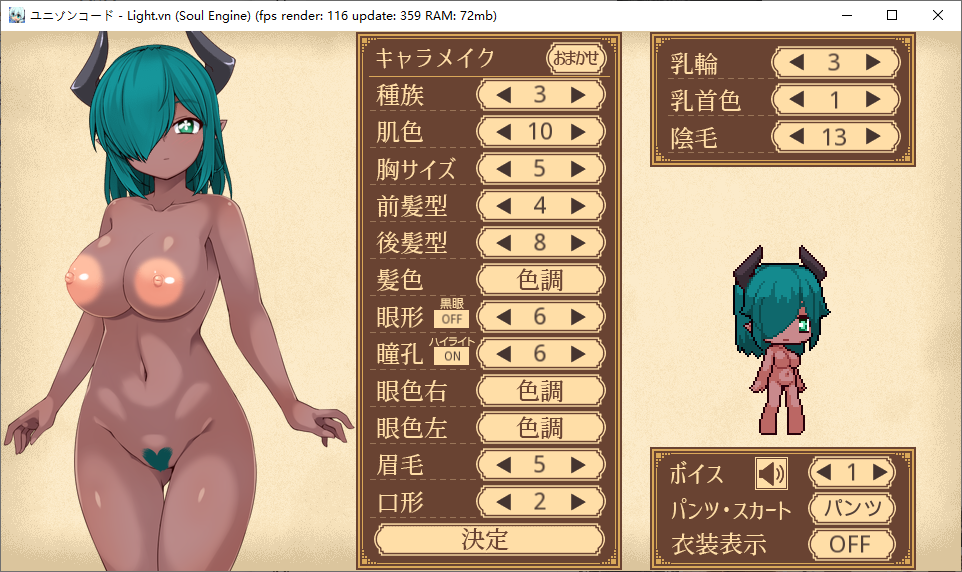Click the おまかせ randomize button
Image resolution: width=962 pixels, height=572 pixels.
coord(578,58)
